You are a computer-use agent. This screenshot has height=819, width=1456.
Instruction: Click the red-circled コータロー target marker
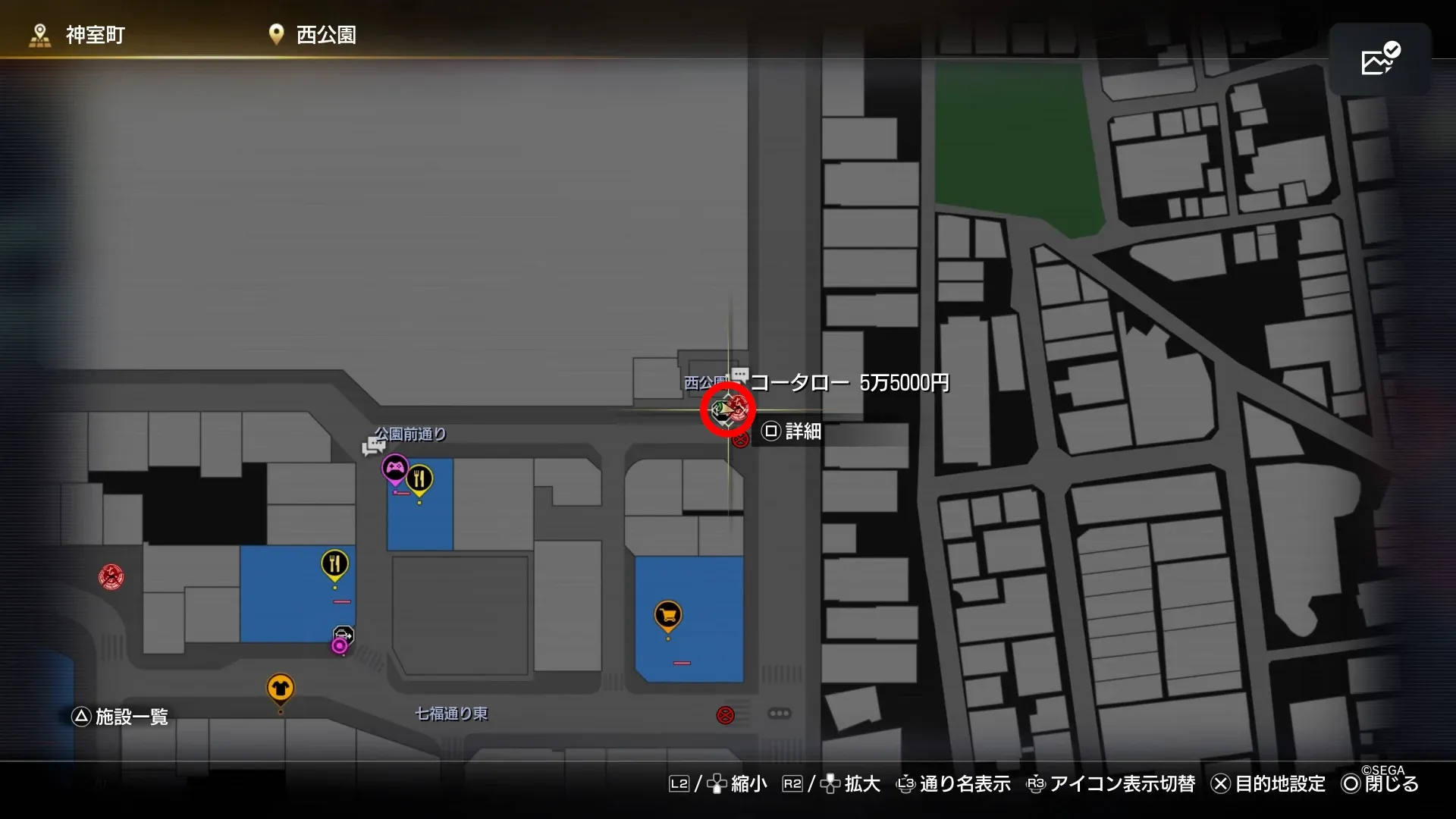point(726,409)
